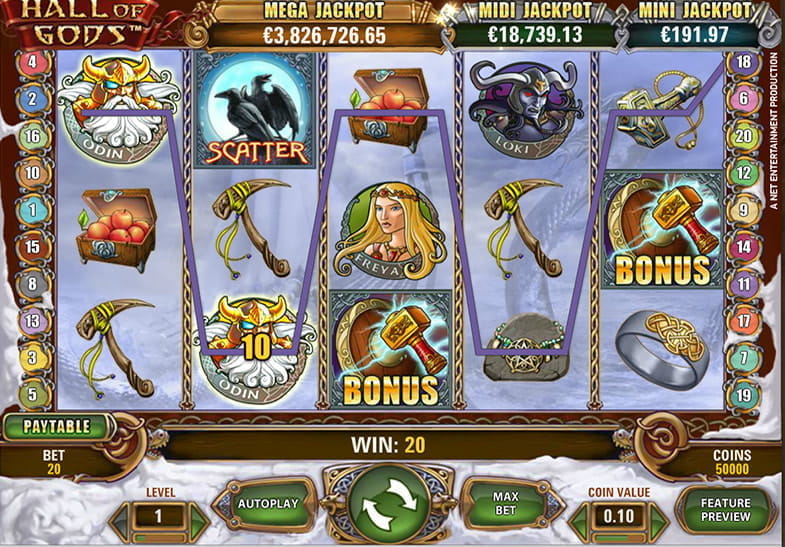Image resolution: width=785 pixels, height=547 pixels.
Task: Start Autoplay spins
Action: tap(269, 505)
